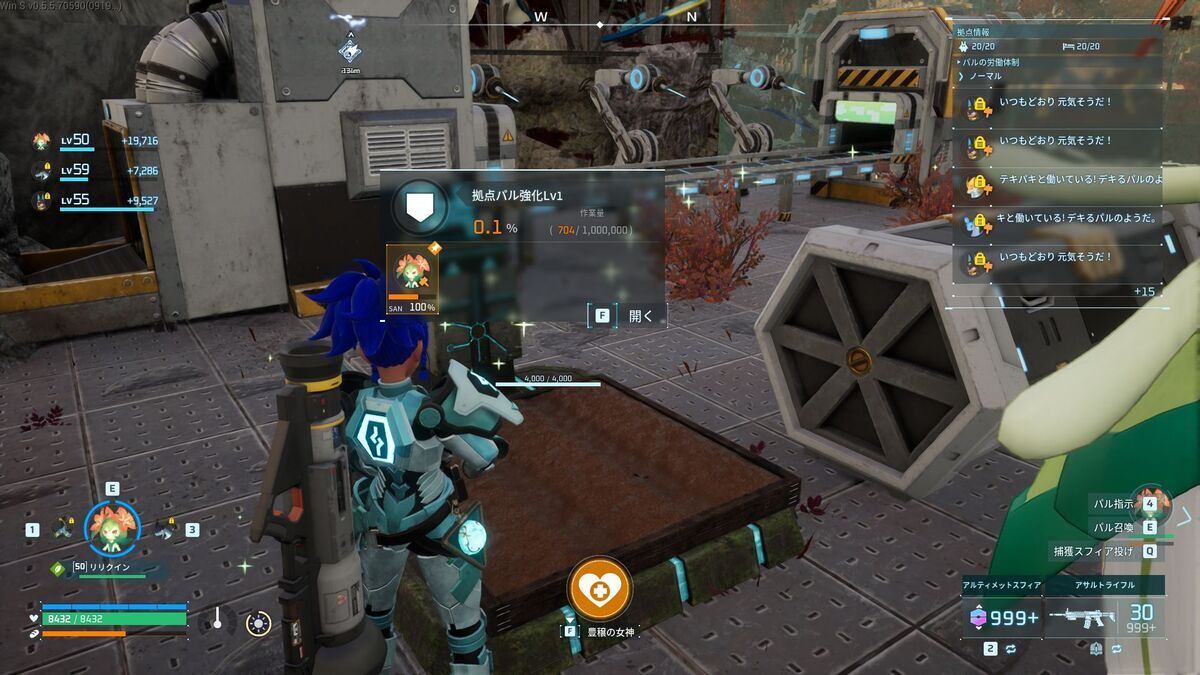Click the 開く button in the work panel
The image size is (1200, 675).
[x=627, y=316]
